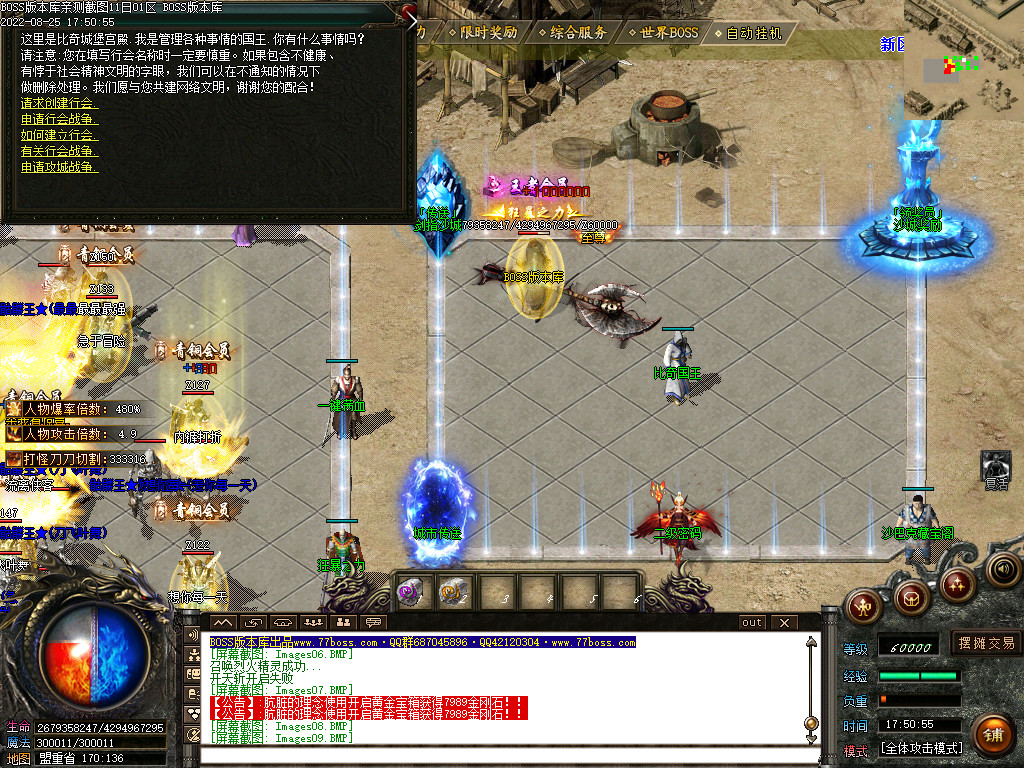The image size is (1024, 768).
Task: Open the 限时奖励 menu tab
Action: [x=488, y=32]
